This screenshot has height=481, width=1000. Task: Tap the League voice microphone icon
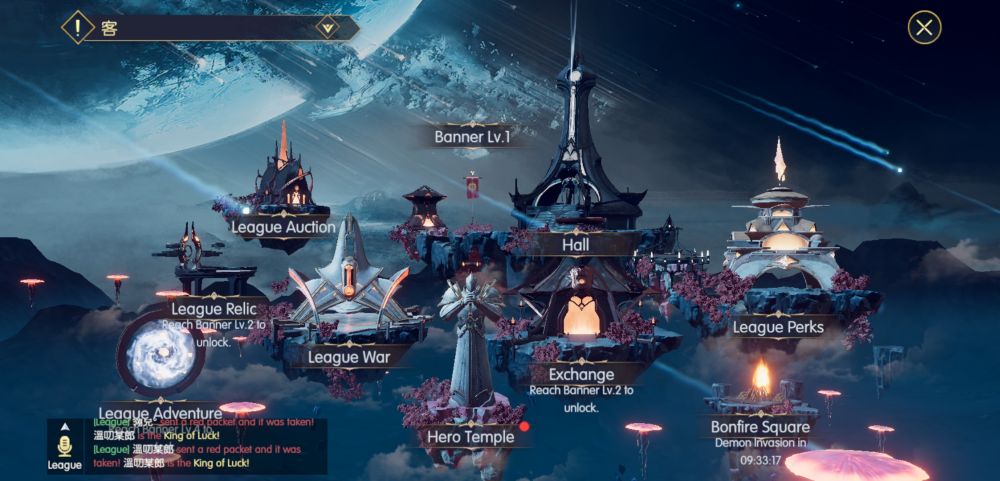pos(65,446)
